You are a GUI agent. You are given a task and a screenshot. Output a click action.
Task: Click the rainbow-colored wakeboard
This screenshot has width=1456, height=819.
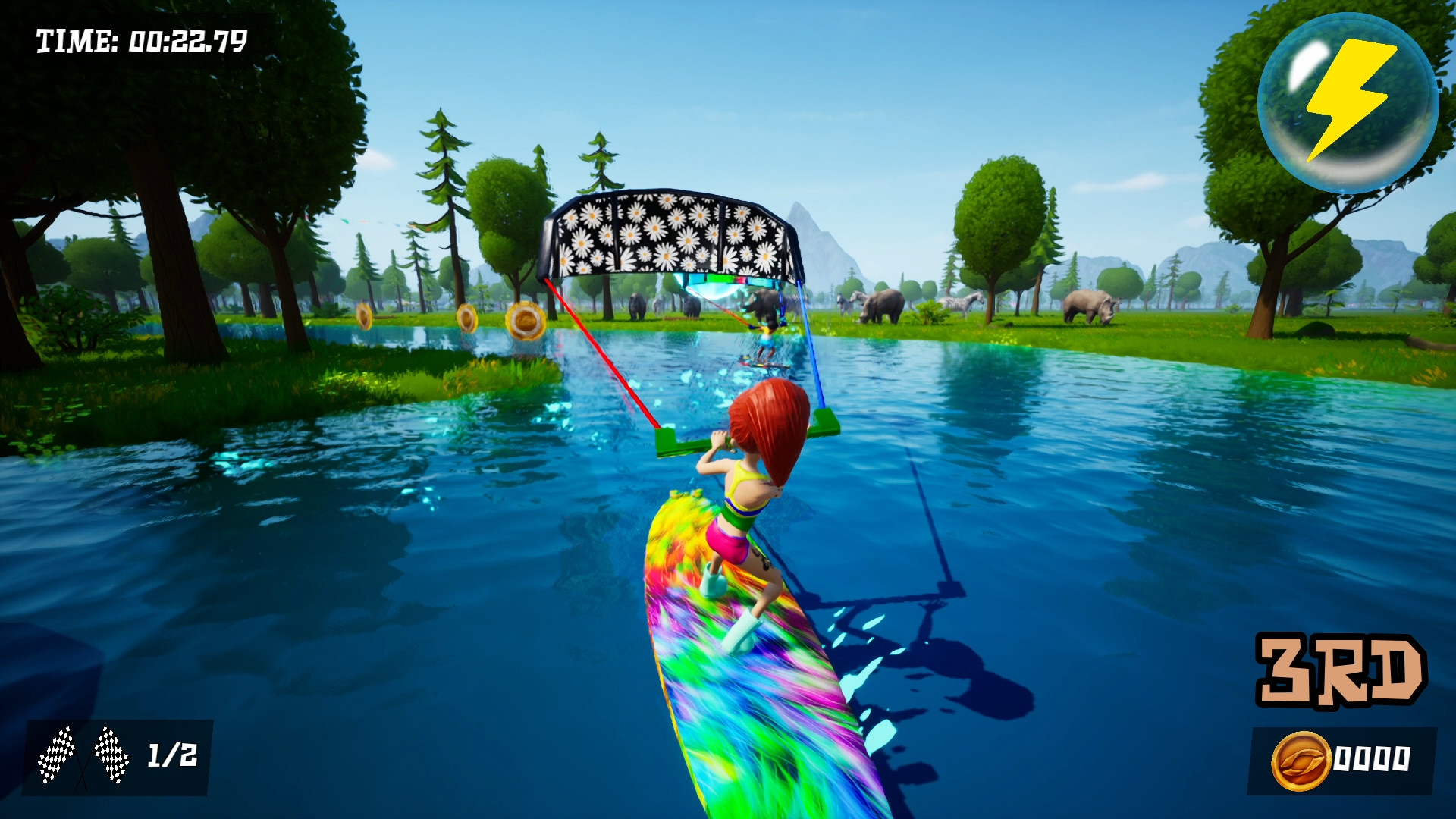click(x=751, y=667)
